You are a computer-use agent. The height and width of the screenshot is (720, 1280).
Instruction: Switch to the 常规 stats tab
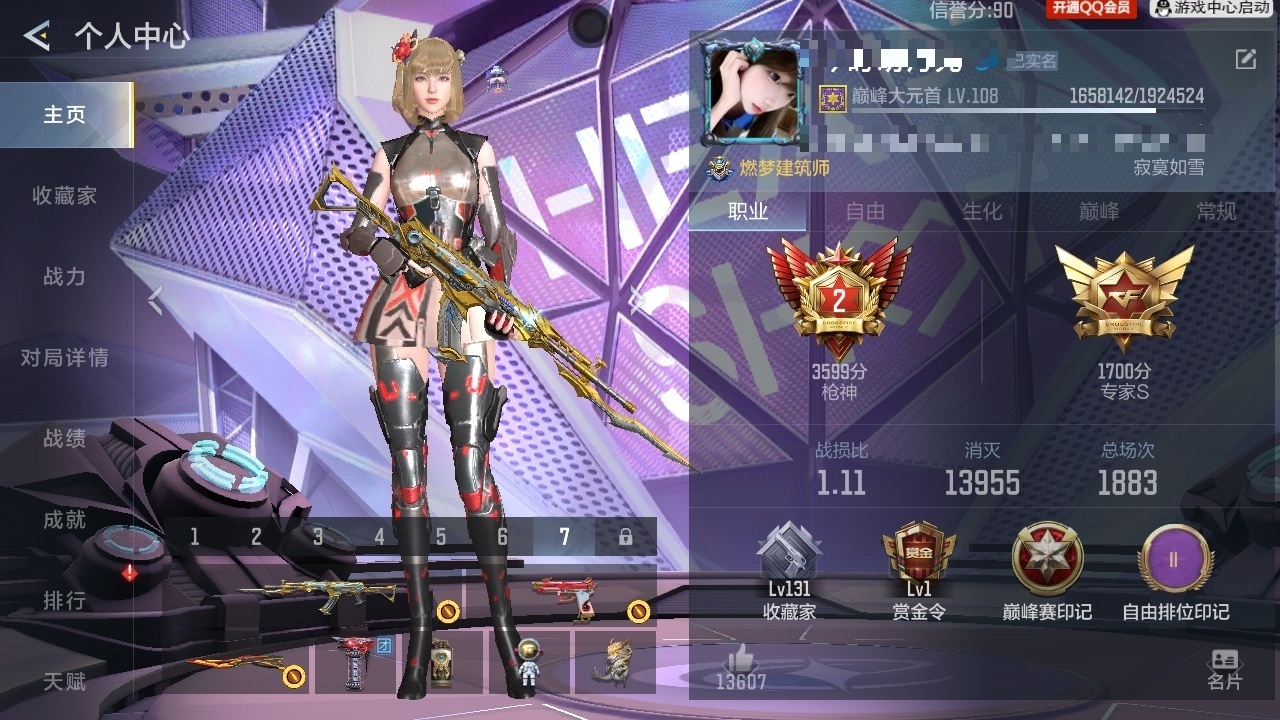(1216, 212)
